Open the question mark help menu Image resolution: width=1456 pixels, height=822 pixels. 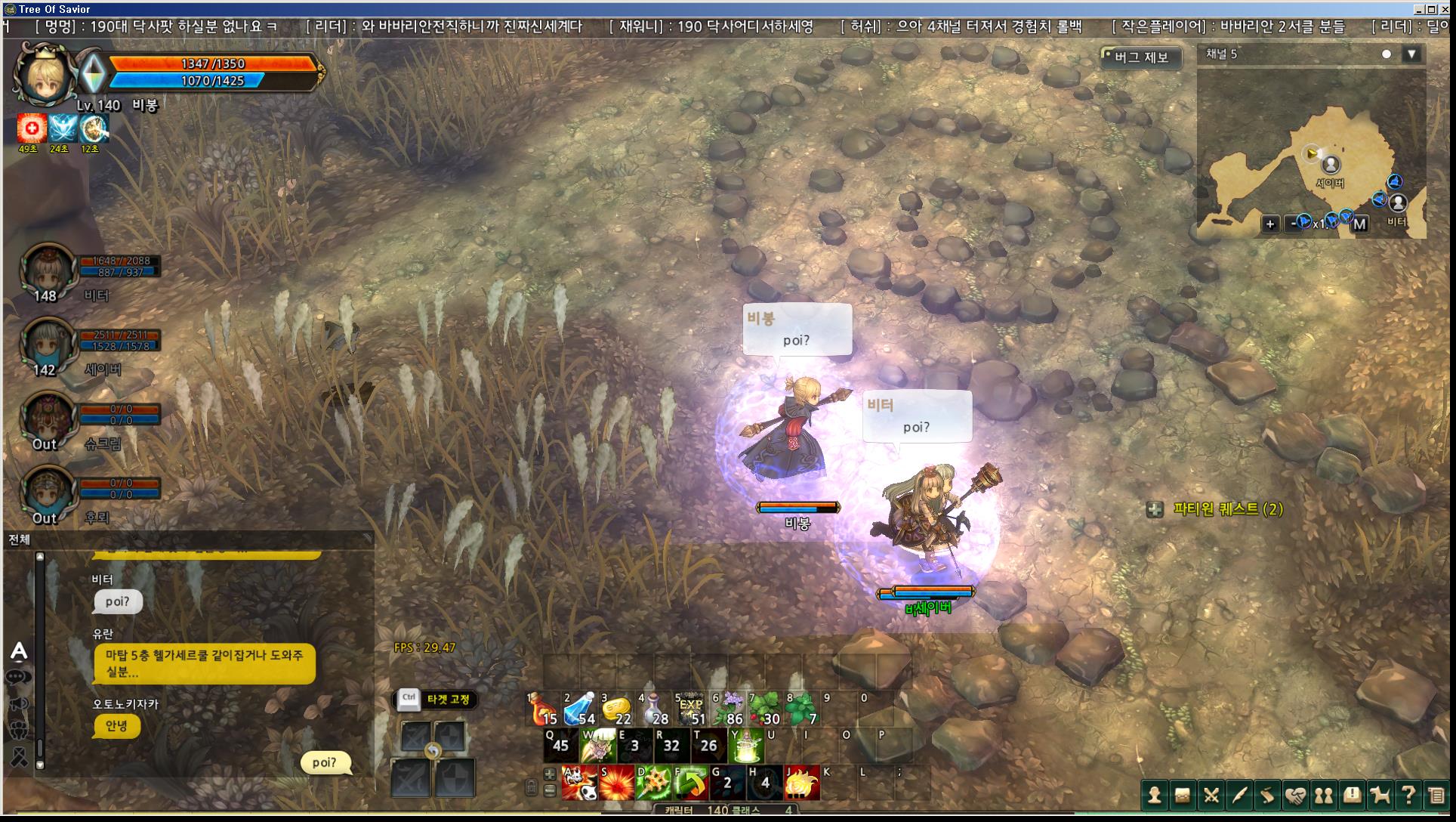click(x=1408, y=795)
